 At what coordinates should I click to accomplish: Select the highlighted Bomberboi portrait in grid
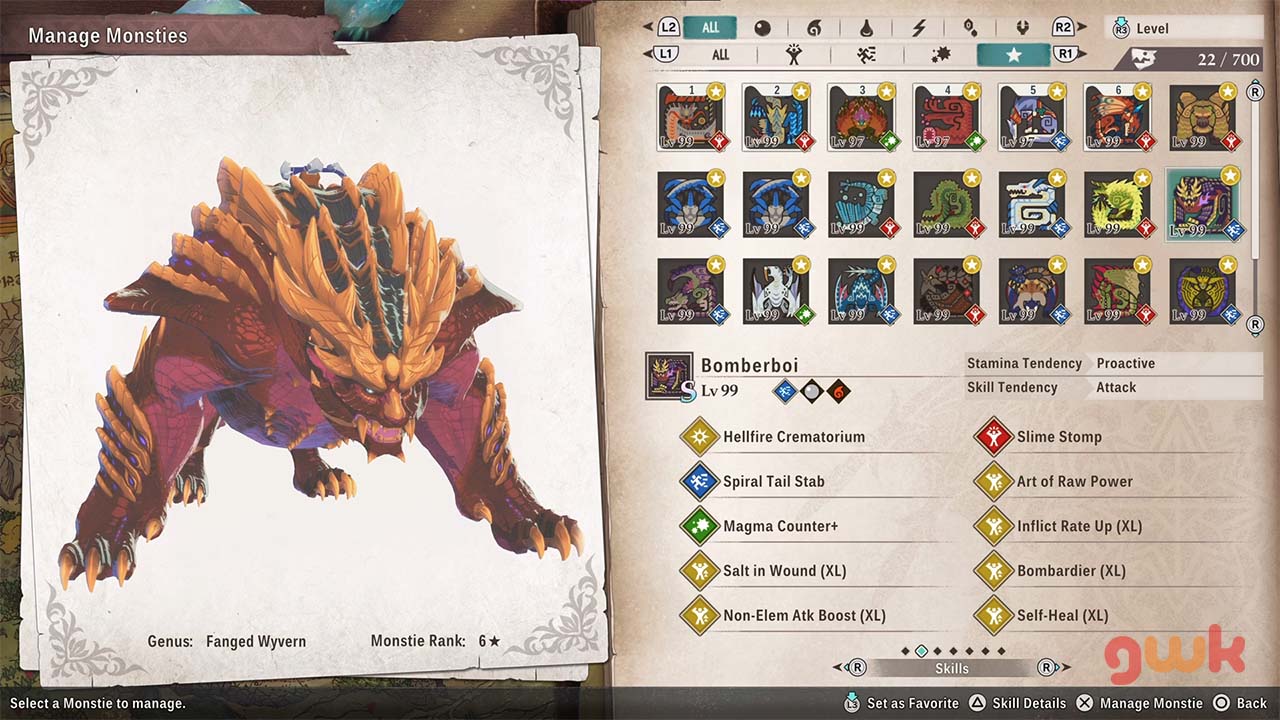click(1201, 205)
